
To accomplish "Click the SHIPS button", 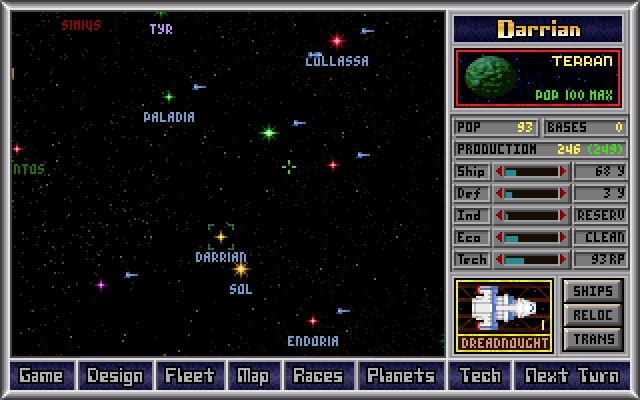I will (x=593, y=291).
